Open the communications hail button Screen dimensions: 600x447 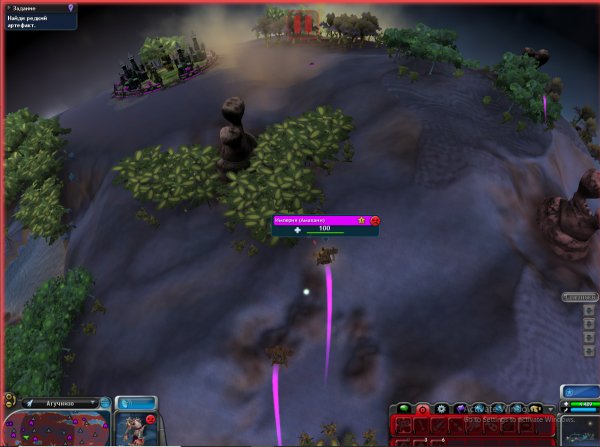click(x=136, y=402)
